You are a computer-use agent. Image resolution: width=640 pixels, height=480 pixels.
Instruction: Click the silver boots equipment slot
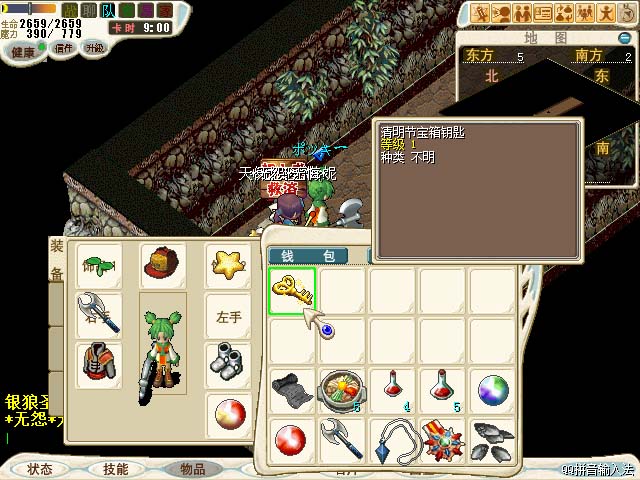point(228,364)
